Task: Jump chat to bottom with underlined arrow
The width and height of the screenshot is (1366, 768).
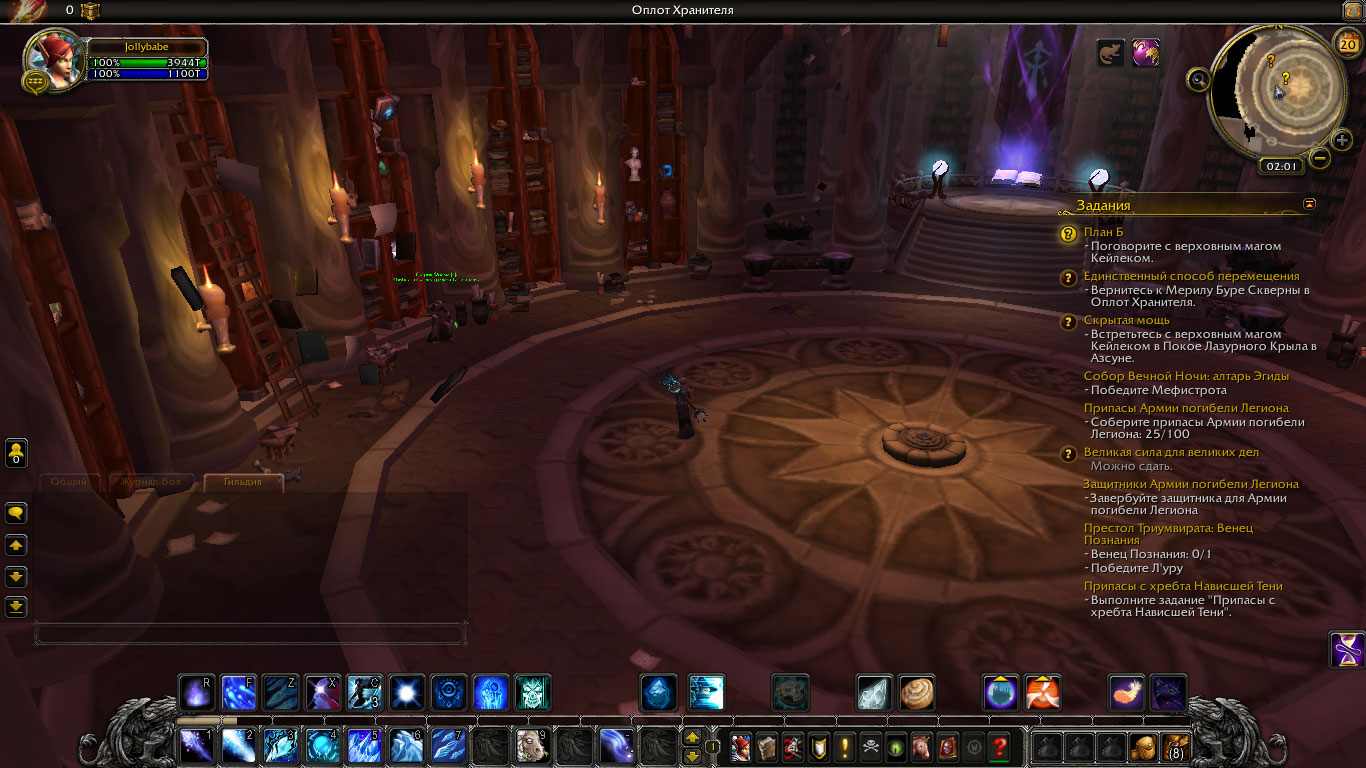Action: click(x=16, y=606)
